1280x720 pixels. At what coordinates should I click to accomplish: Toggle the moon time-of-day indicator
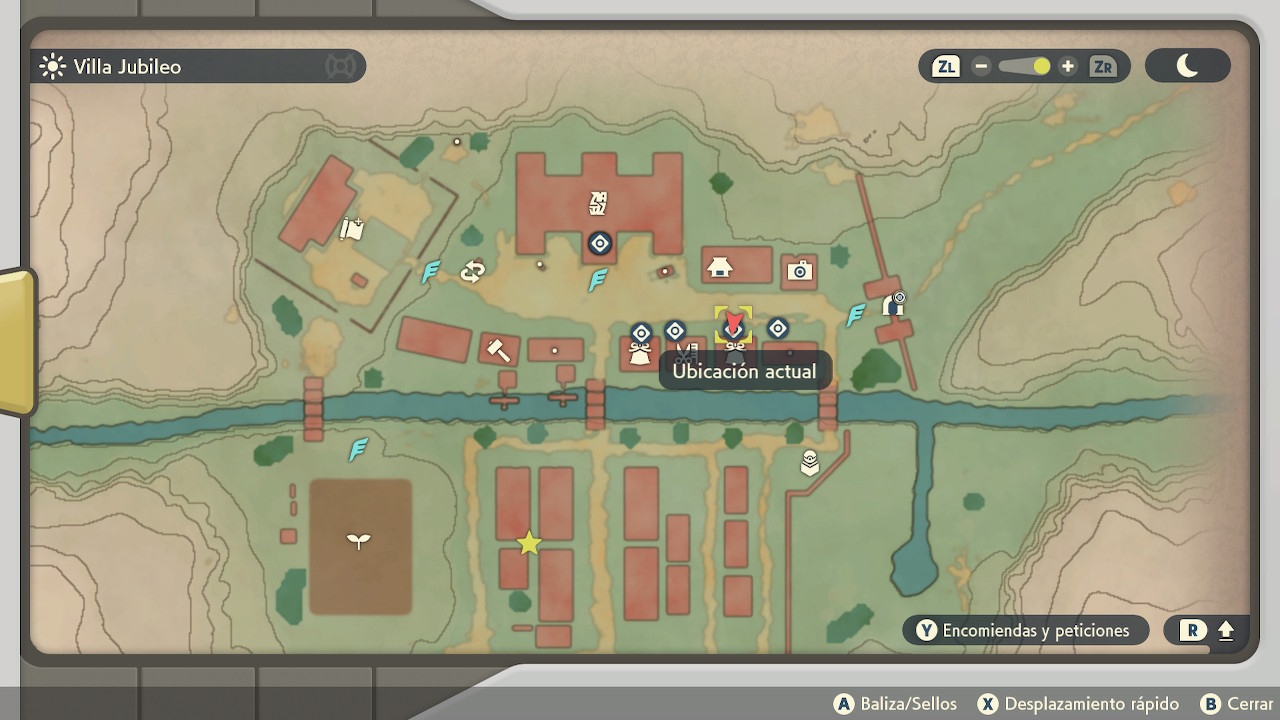point(1187,66)
